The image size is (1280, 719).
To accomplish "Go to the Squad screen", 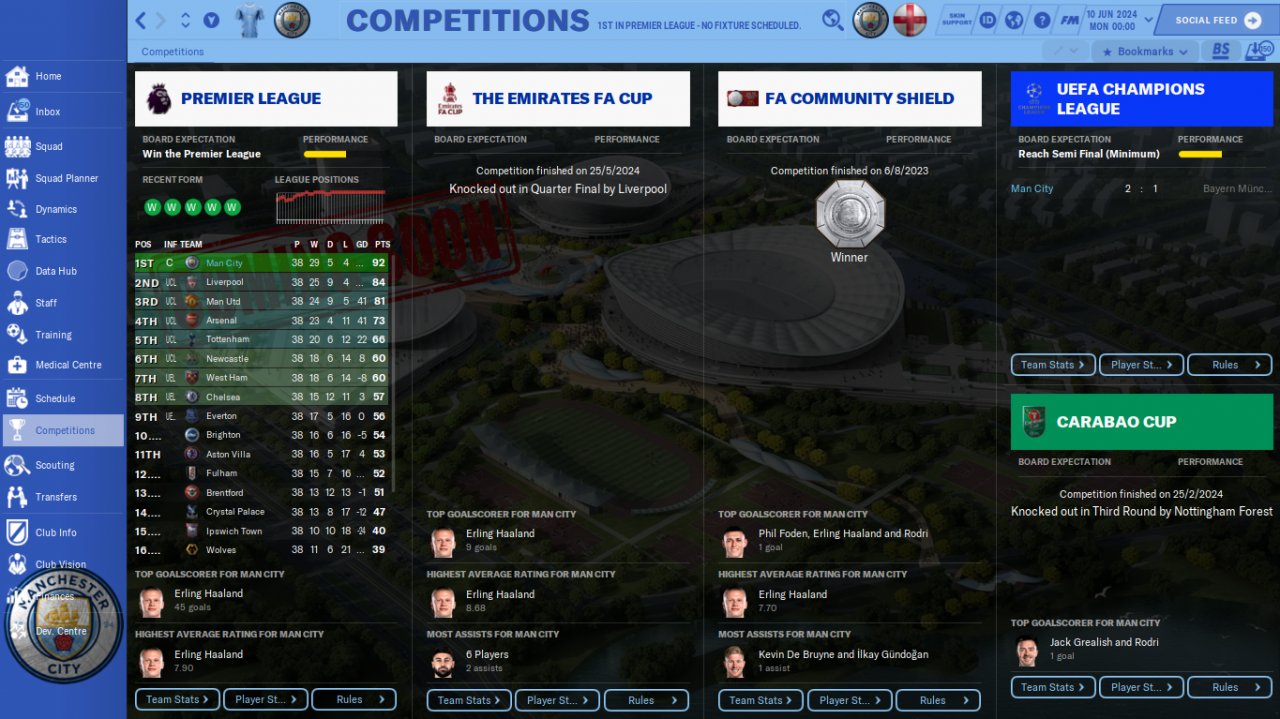I will click(x=48, y=146).
